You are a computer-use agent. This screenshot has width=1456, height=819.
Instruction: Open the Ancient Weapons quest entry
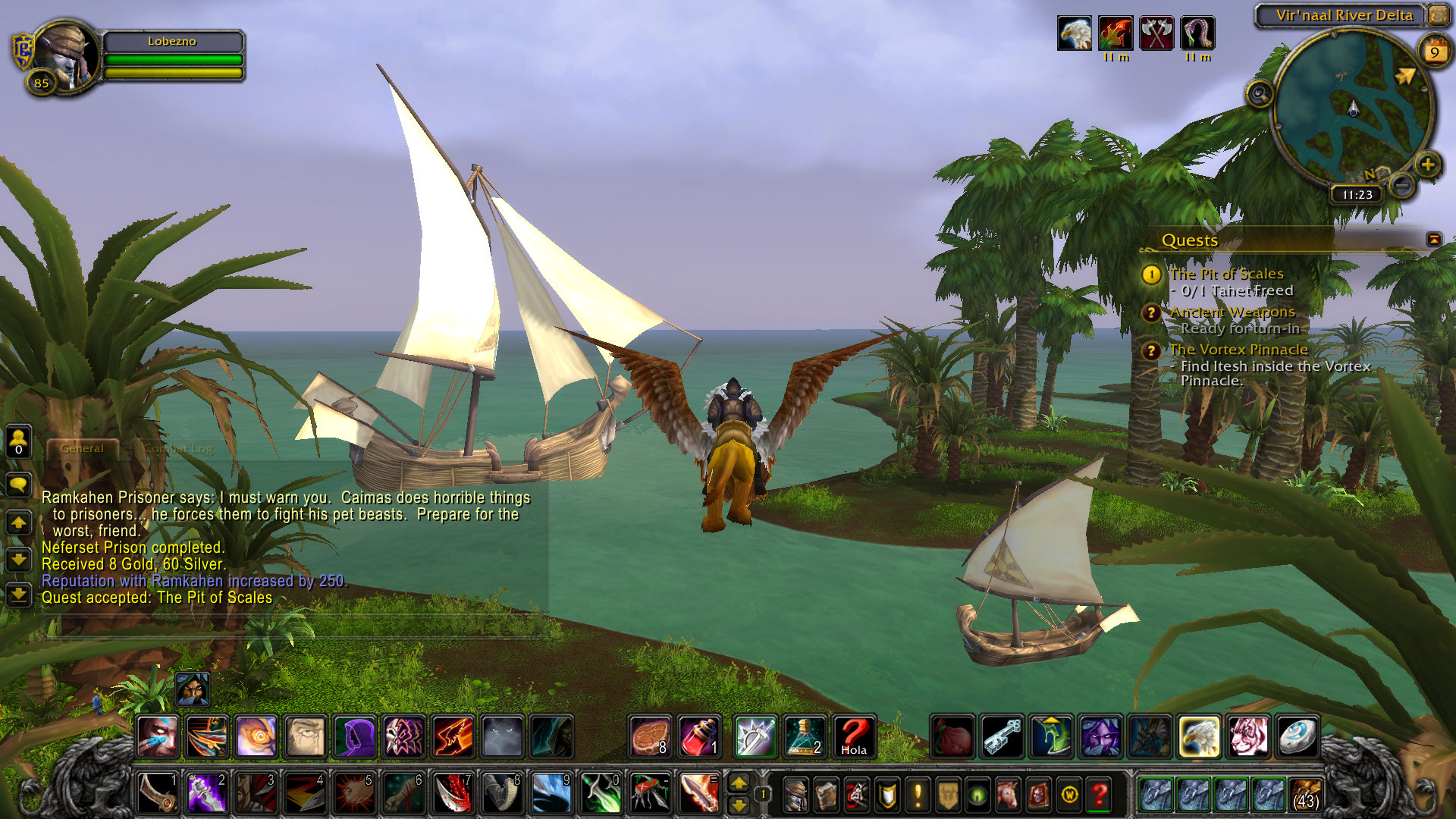pos(1232,312)
